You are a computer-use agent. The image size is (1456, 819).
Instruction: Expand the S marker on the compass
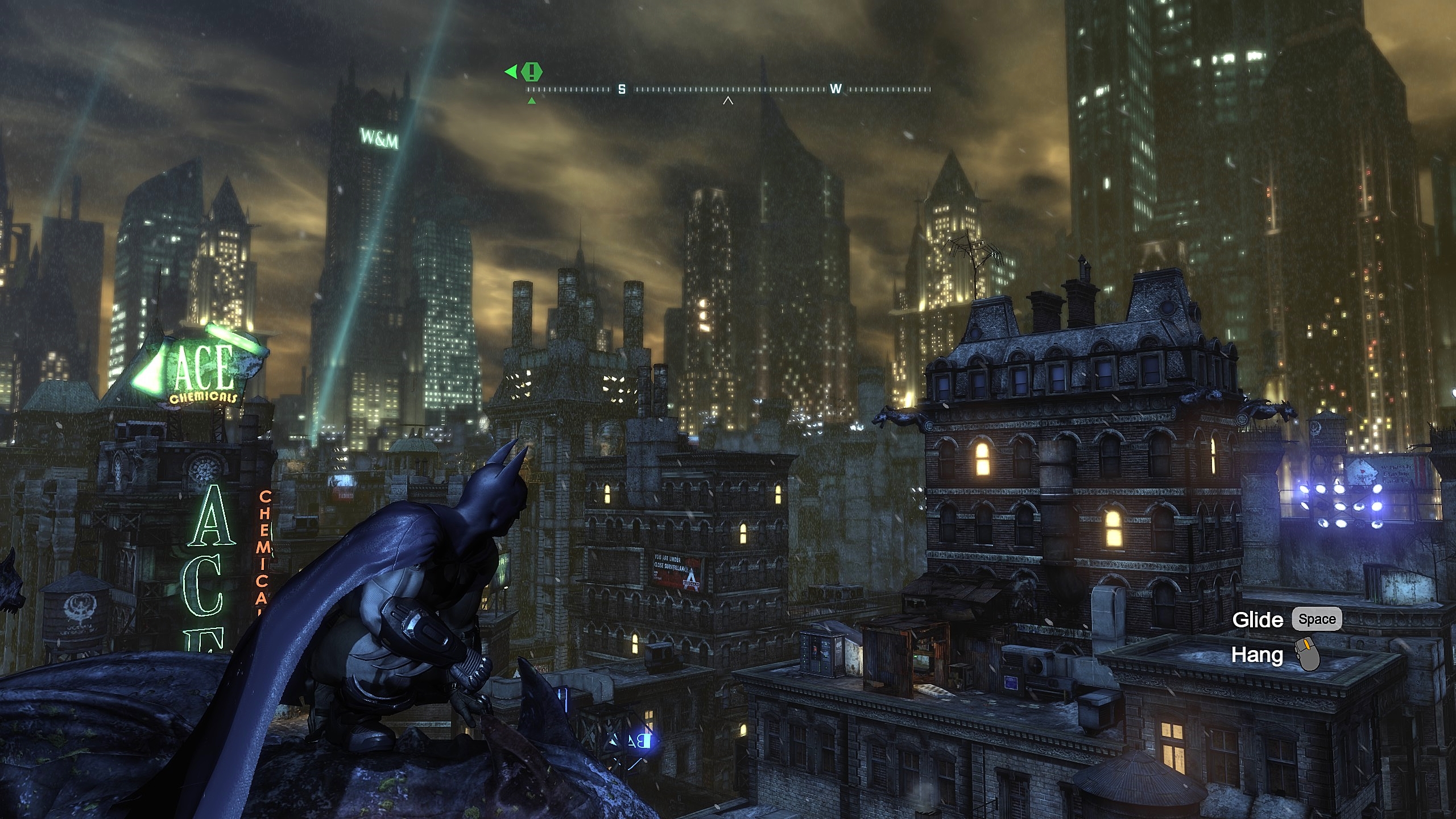point(622,89)
